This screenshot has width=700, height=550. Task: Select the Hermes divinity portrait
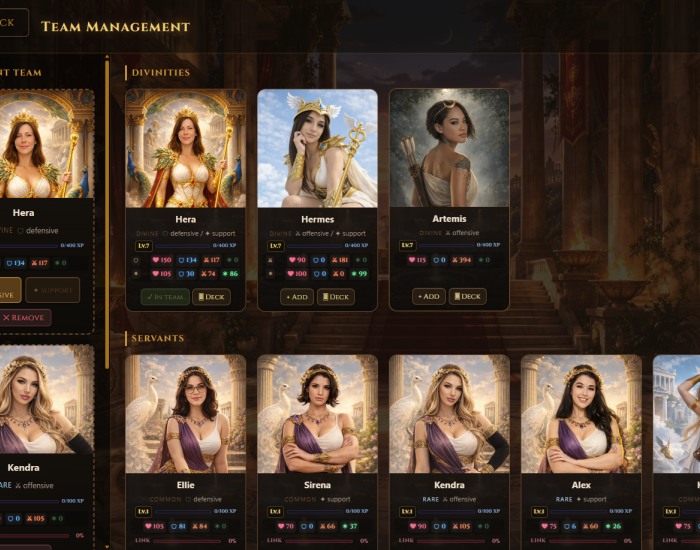[x=317, y=148]
